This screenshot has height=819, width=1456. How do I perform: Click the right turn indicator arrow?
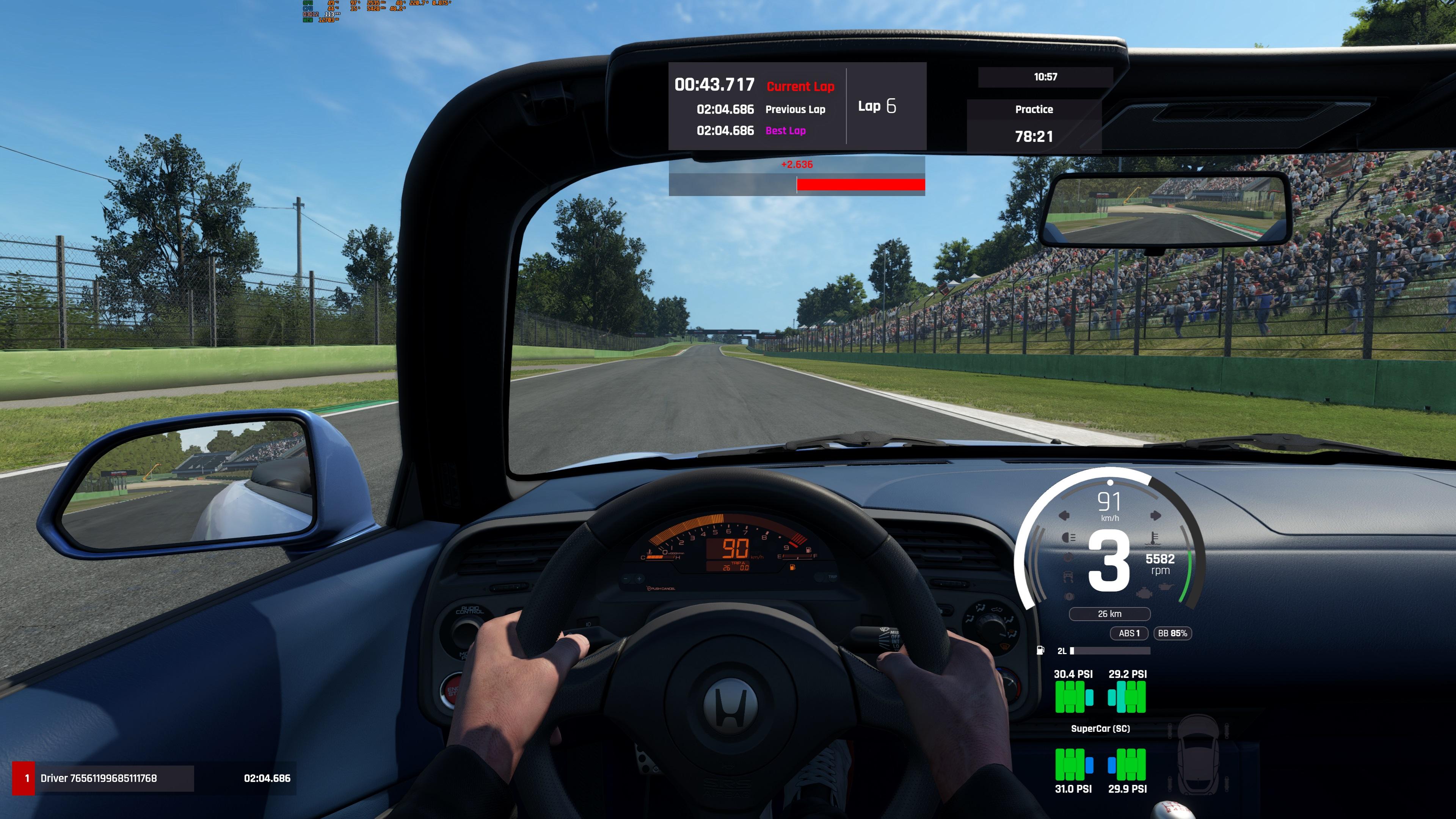point(1155,516)
